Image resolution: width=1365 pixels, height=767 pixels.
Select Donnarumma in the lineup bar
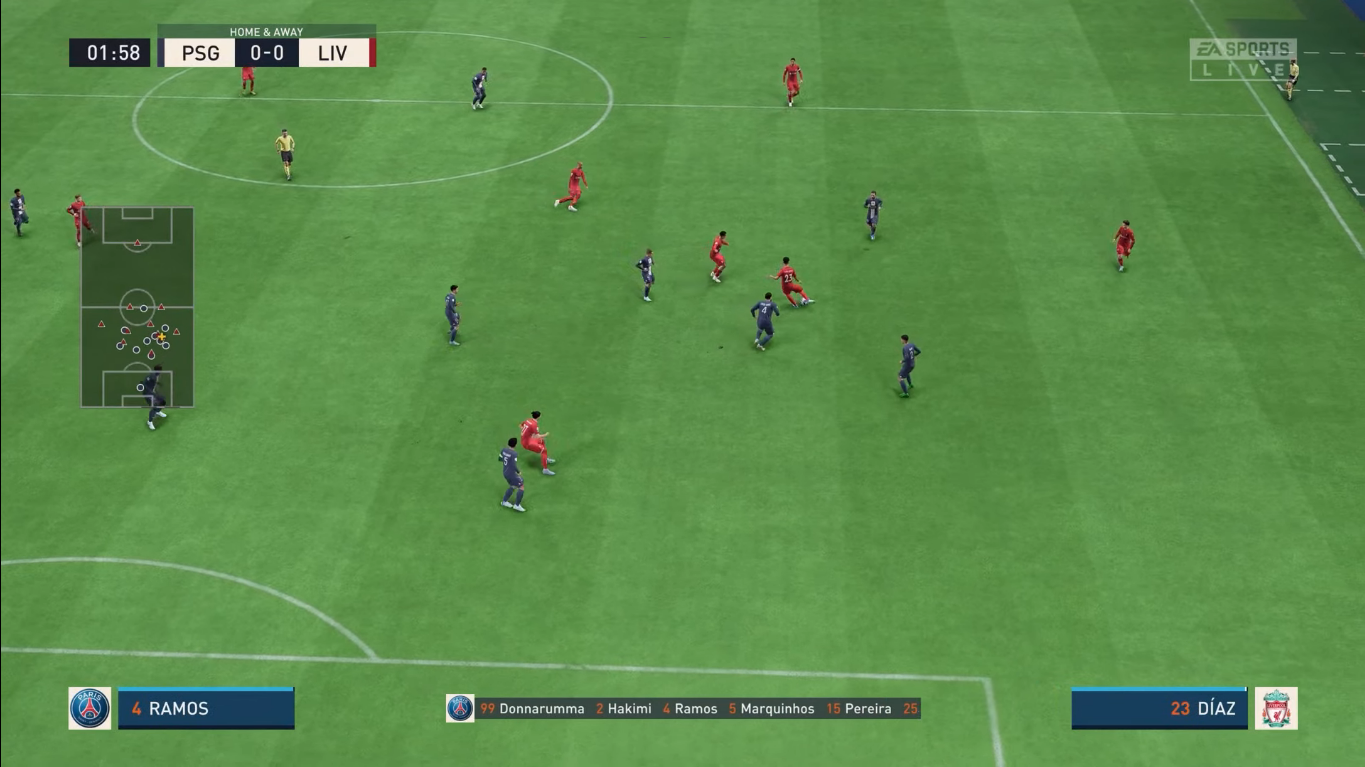click(x=544, y=708)
